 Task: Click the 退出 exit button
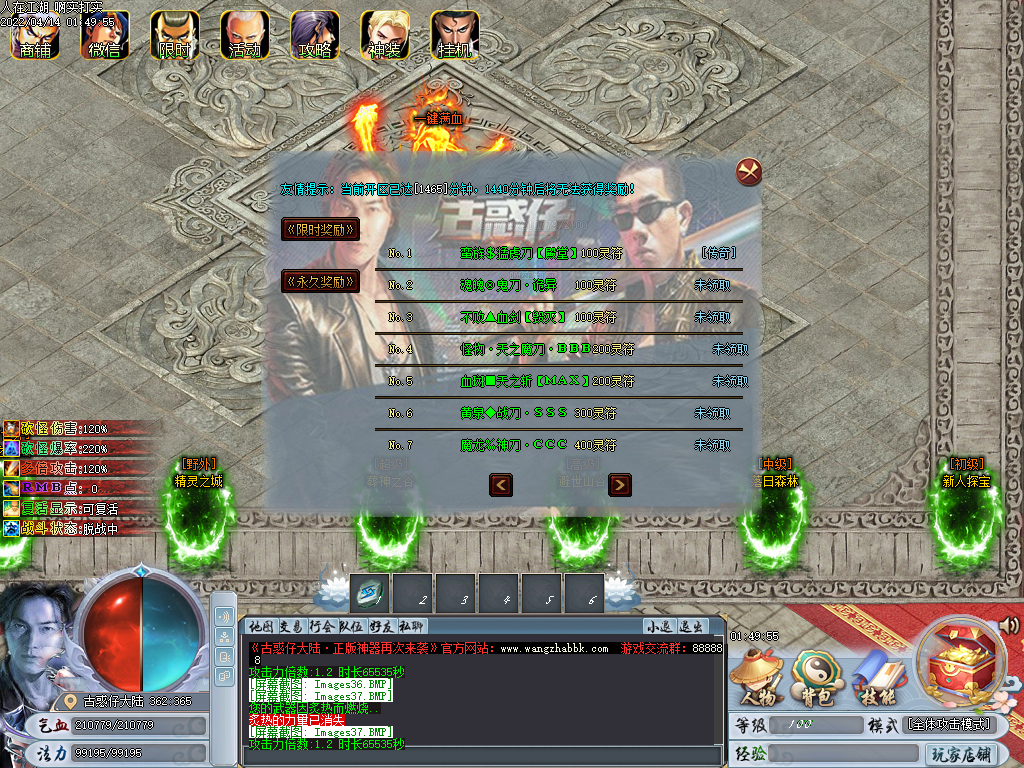(691, 626)
